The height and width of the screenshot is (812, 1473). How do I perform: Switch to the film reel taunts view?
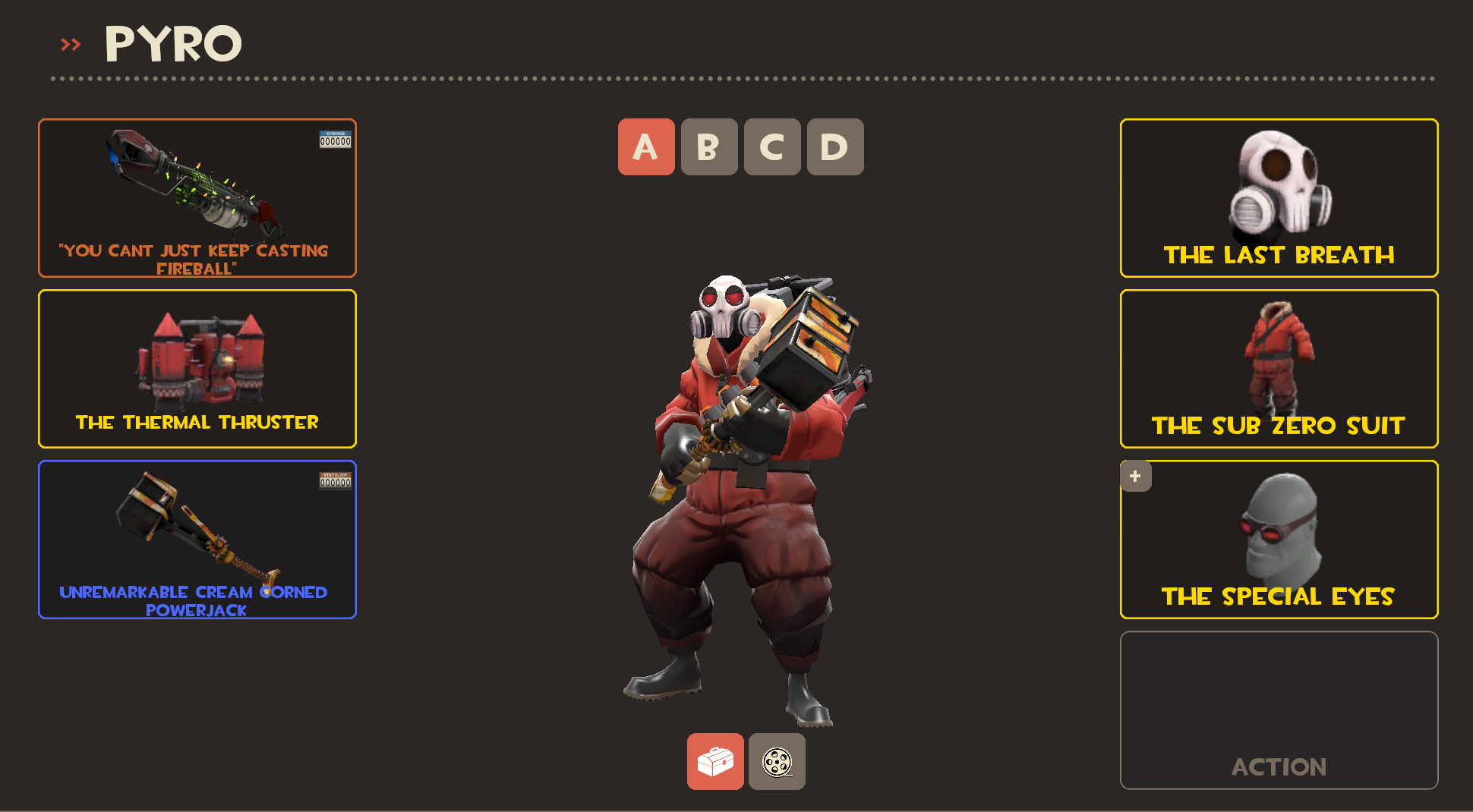pyautogui.click(x=777, y=762)
